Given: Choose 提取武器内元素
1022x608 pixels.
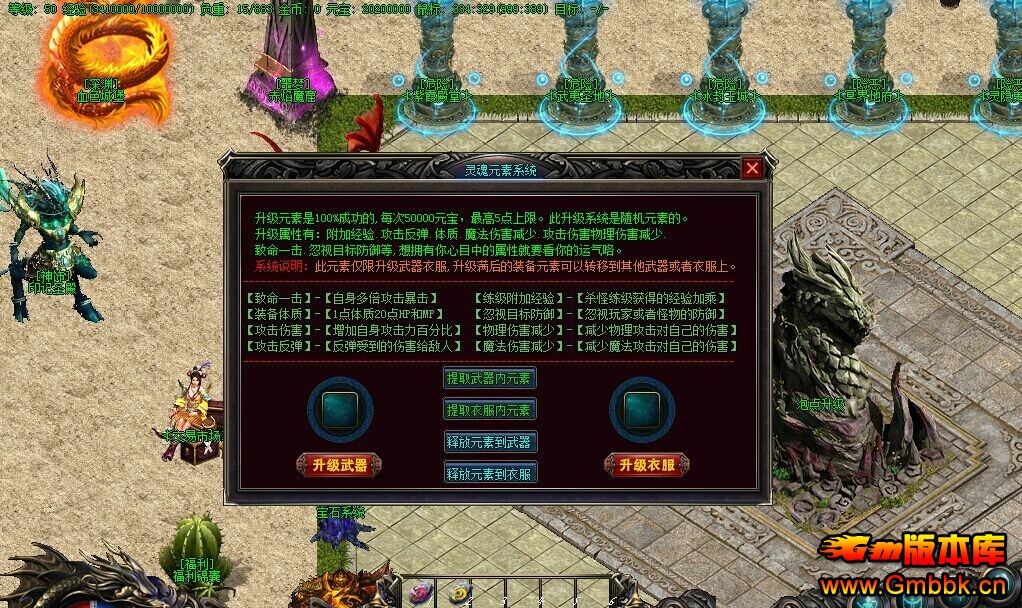Looking at the screenshot, I should [490, 378].
